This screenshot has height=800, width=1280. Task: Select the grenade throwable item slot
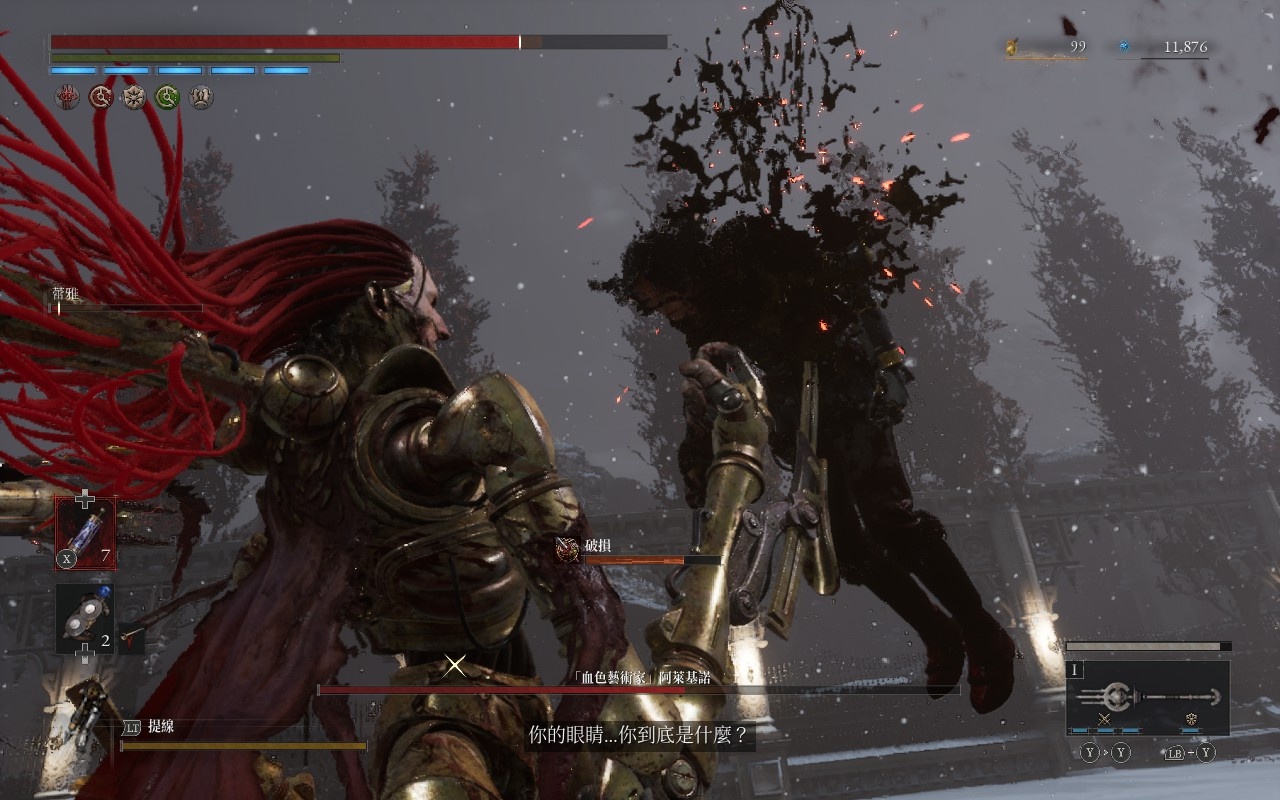(84, 619)
